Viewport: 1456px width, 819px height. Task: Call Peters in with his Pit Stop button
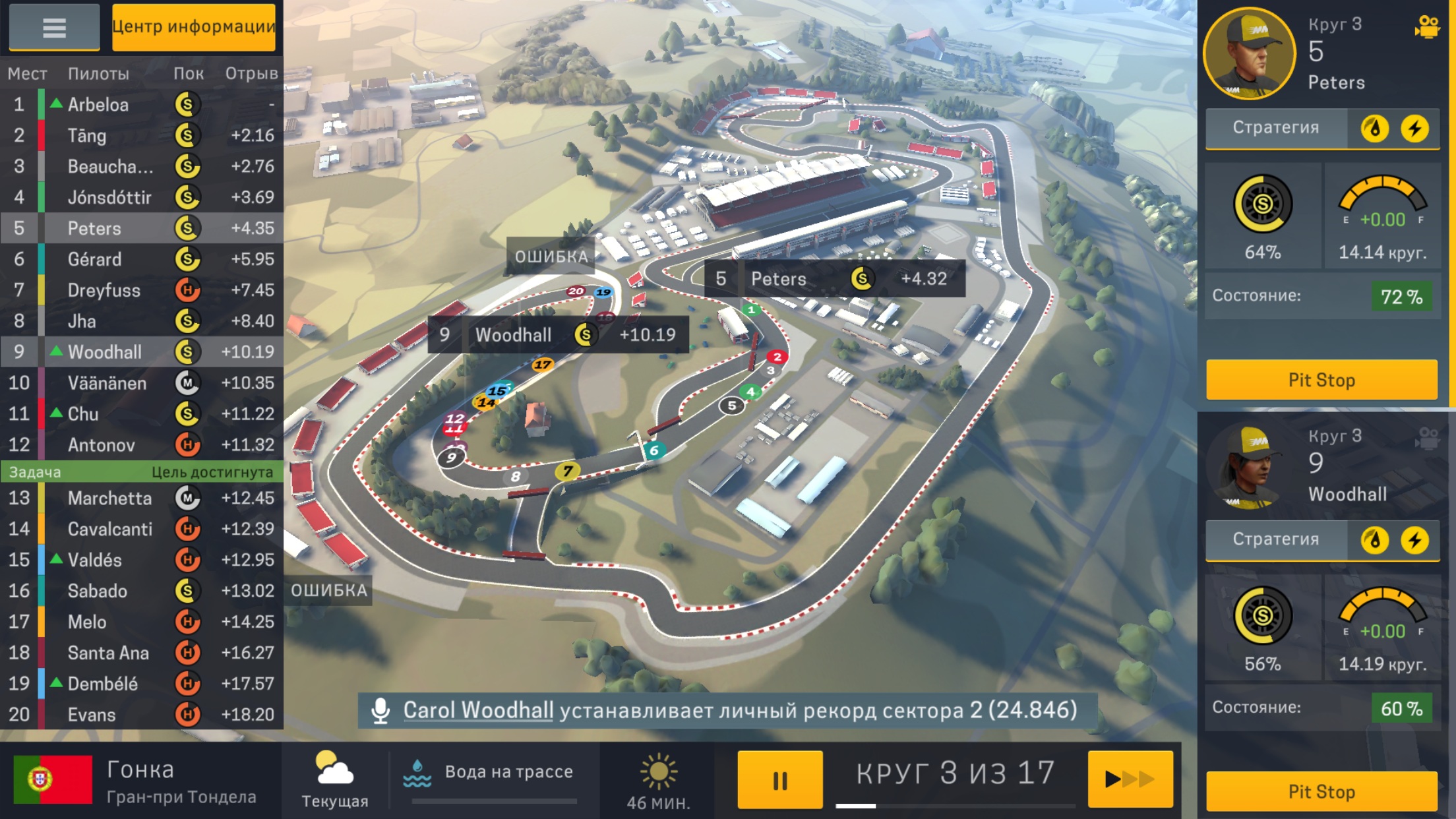(x=1321, y=380)
